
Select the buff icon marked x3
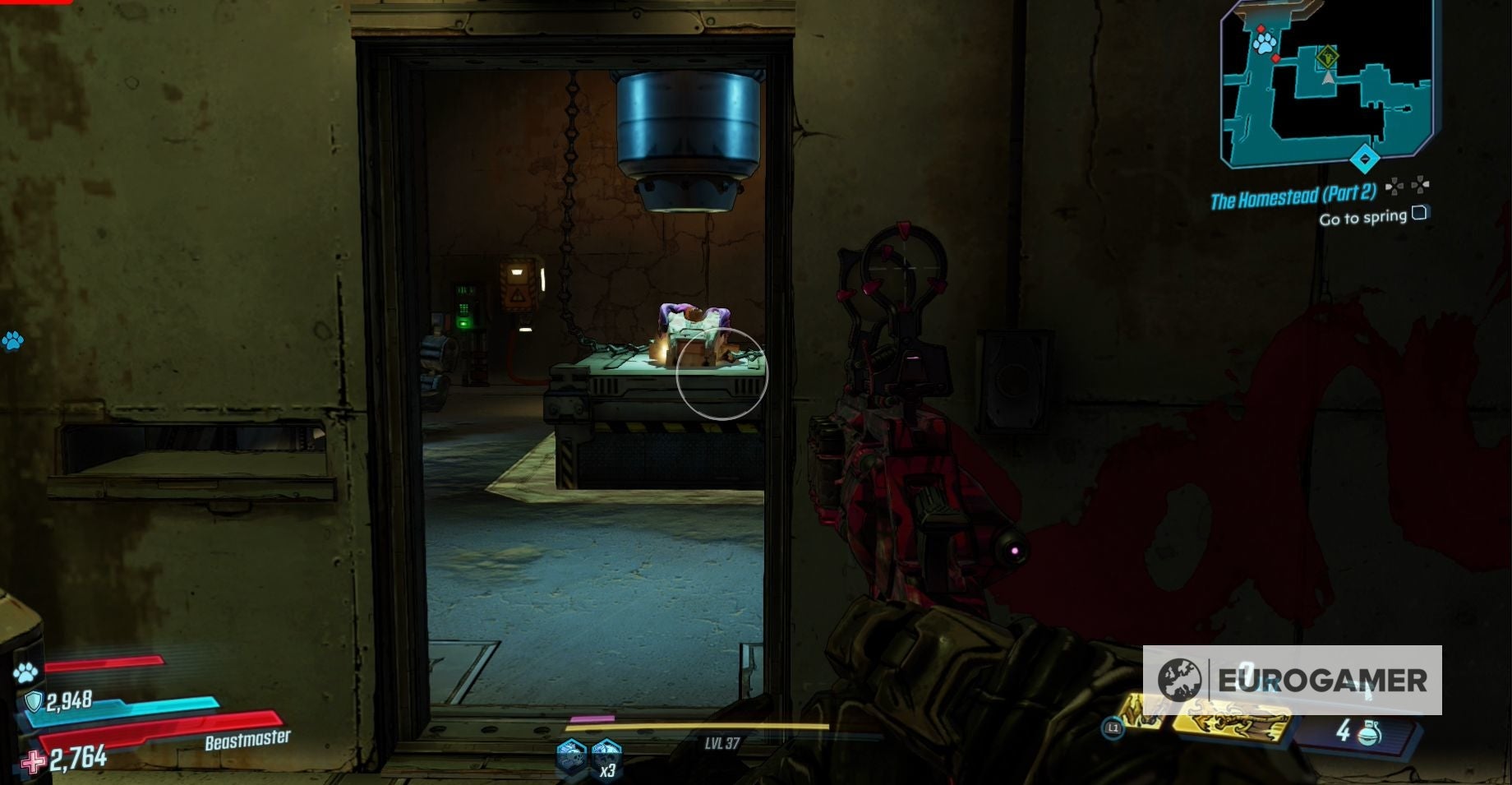tap(606, 755)
